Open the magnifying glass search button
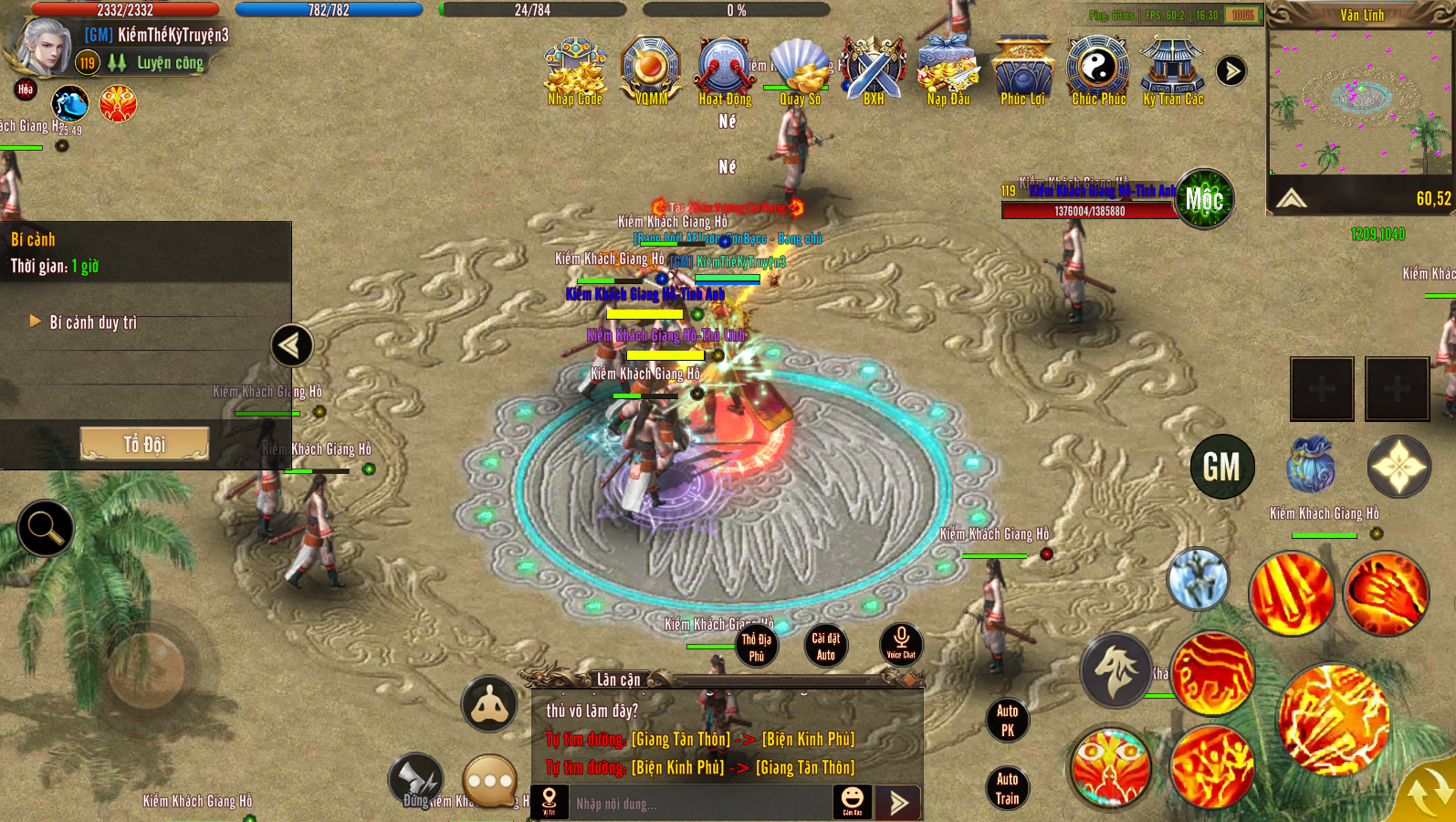Viewport: 1456px width, 822px height. (x=45, y=528)
